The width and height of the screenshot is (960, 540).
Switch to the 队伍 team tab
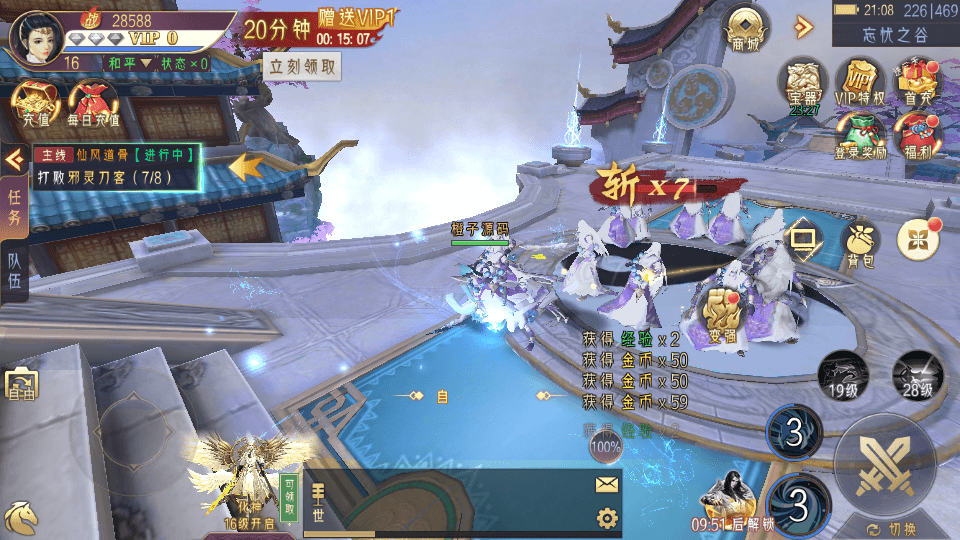pyautogui.click(x=15, y=268)
